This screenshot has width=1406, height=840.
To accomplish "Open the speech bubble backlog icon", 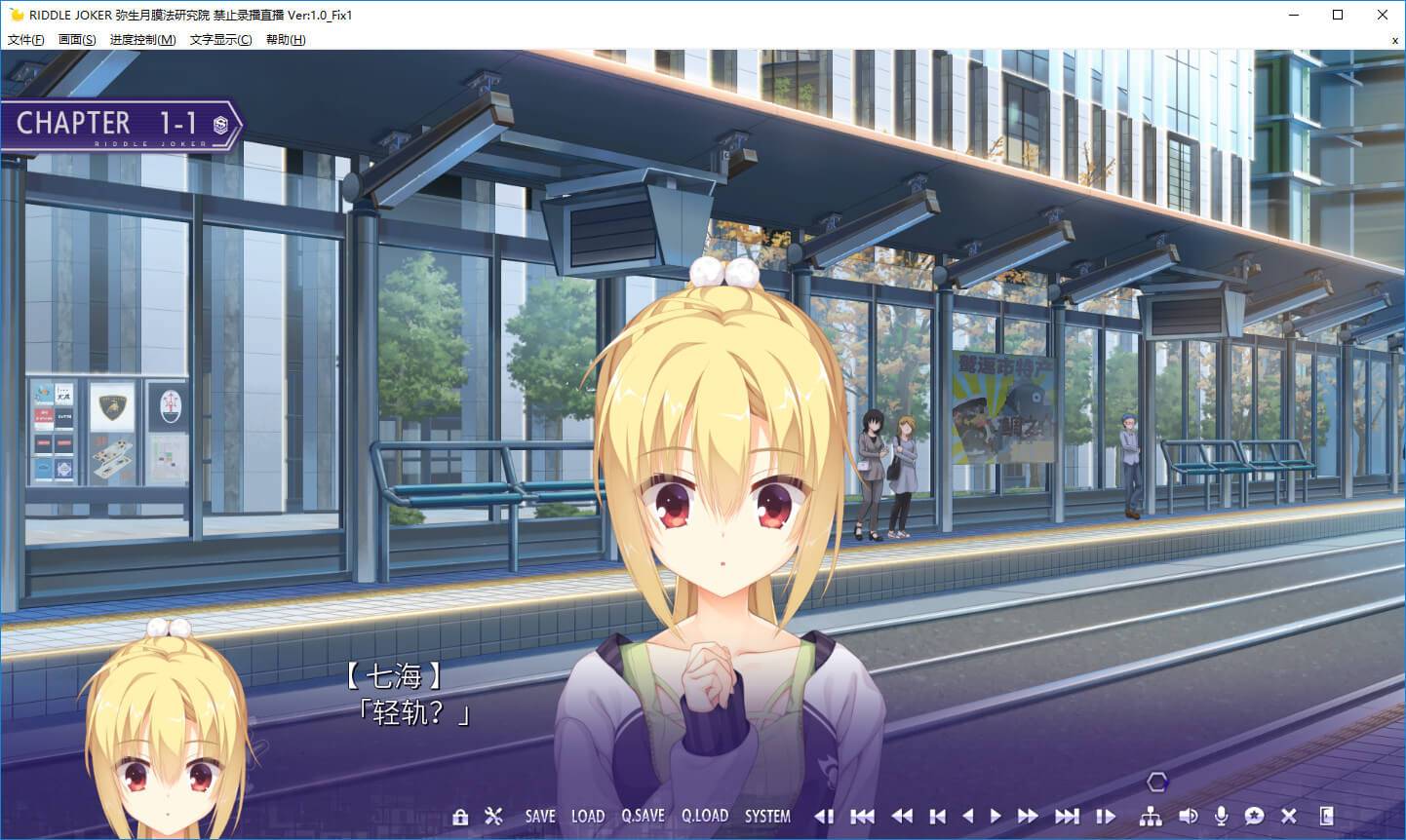I will [x=1255, y=817].
